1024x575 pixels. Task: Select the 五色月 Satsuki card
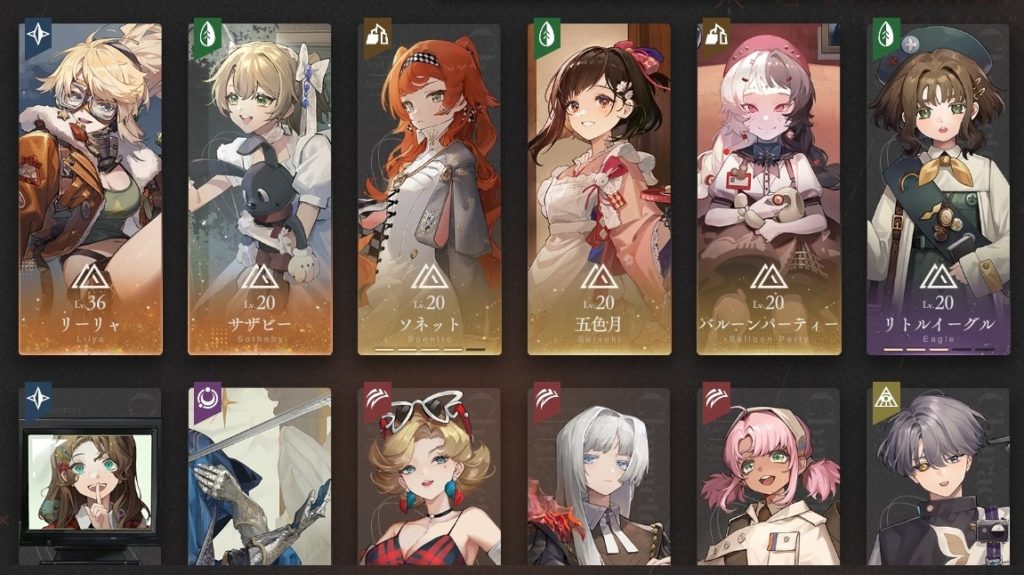coord(599,190)
